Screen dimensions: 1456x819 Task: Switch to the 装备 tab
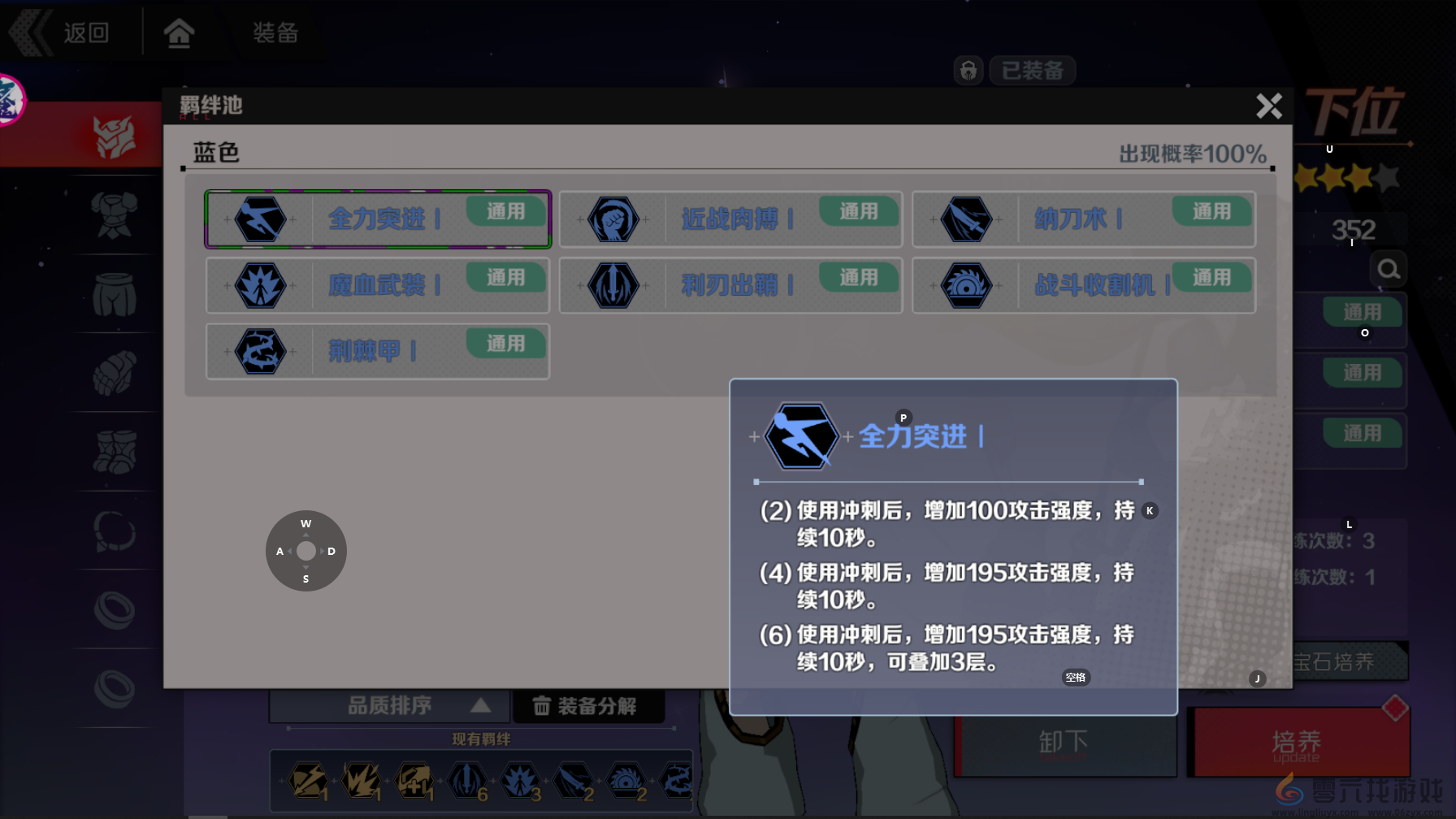pyautogui.click(x=276, y=33)
